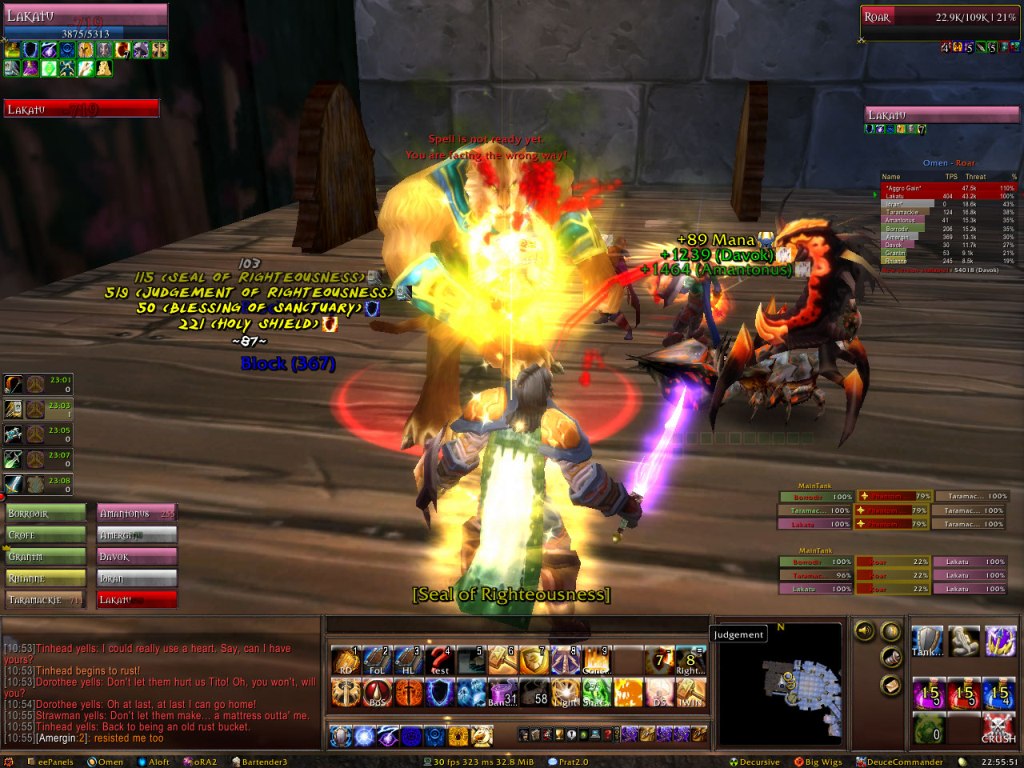Activate the HL action button
The image size is (1024, 768).
[x=408, y=661]
